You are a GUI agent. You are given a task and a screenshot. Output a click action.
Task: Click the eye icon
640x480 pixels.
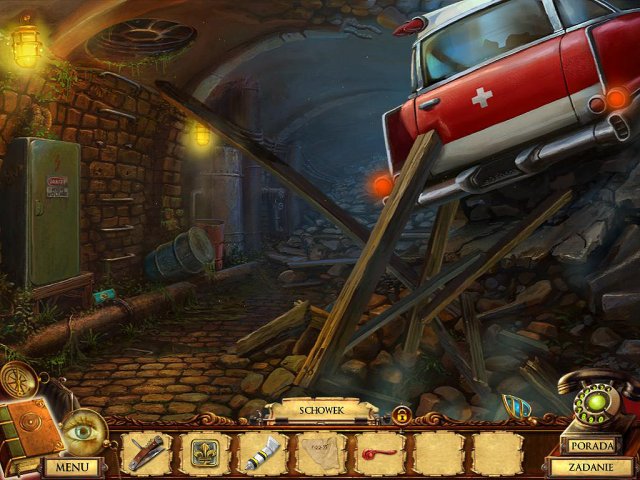click(80, 432)
